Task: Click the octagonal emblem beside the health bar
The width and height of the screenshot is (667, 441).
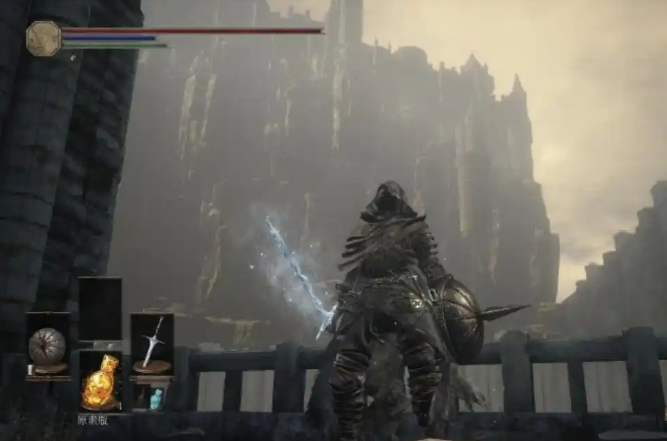Action: pyautogui.click(x=43, y=38)
